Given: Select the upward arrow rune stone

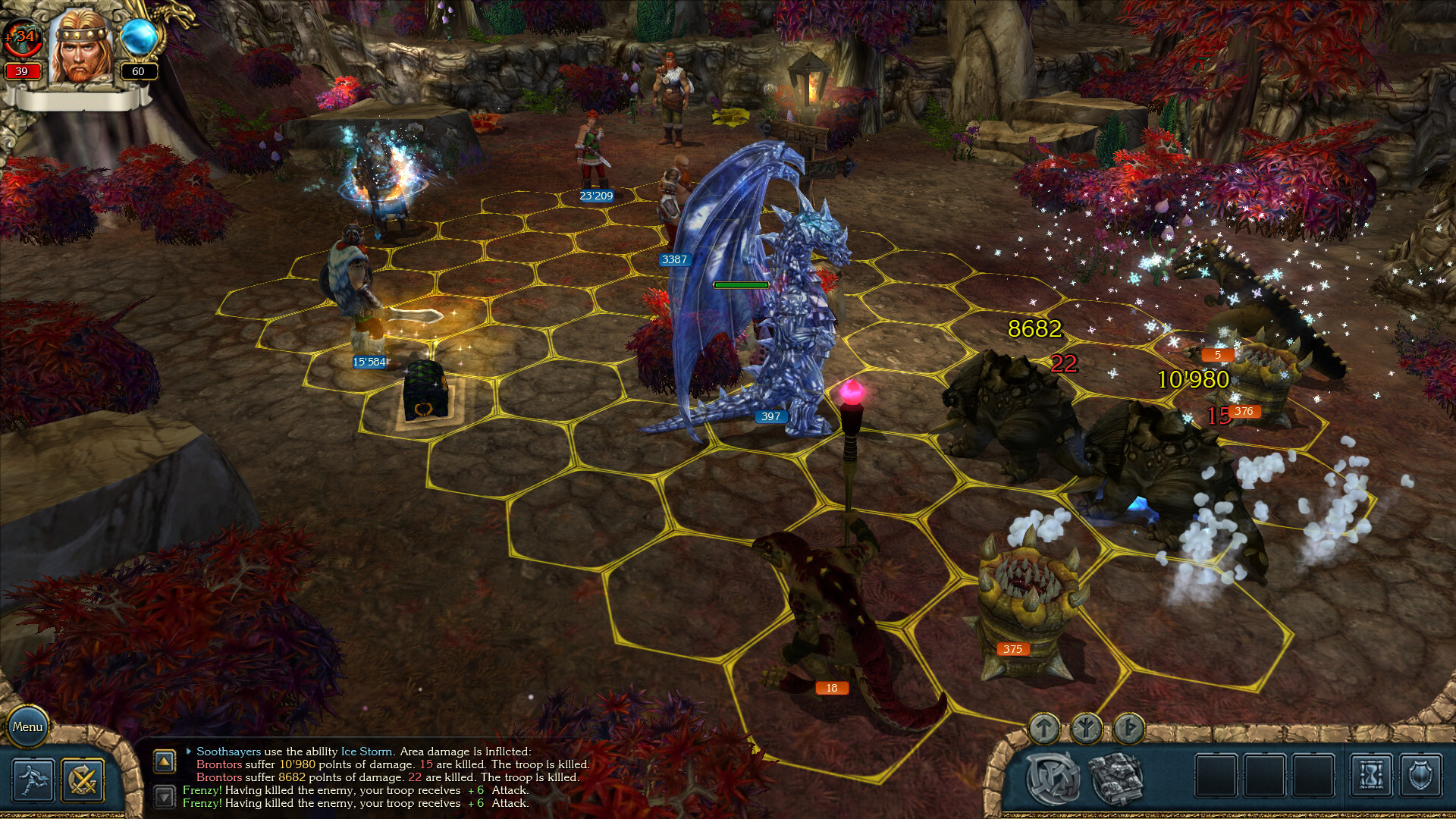Looking at the screenshot, I should tap(1044, 729).
